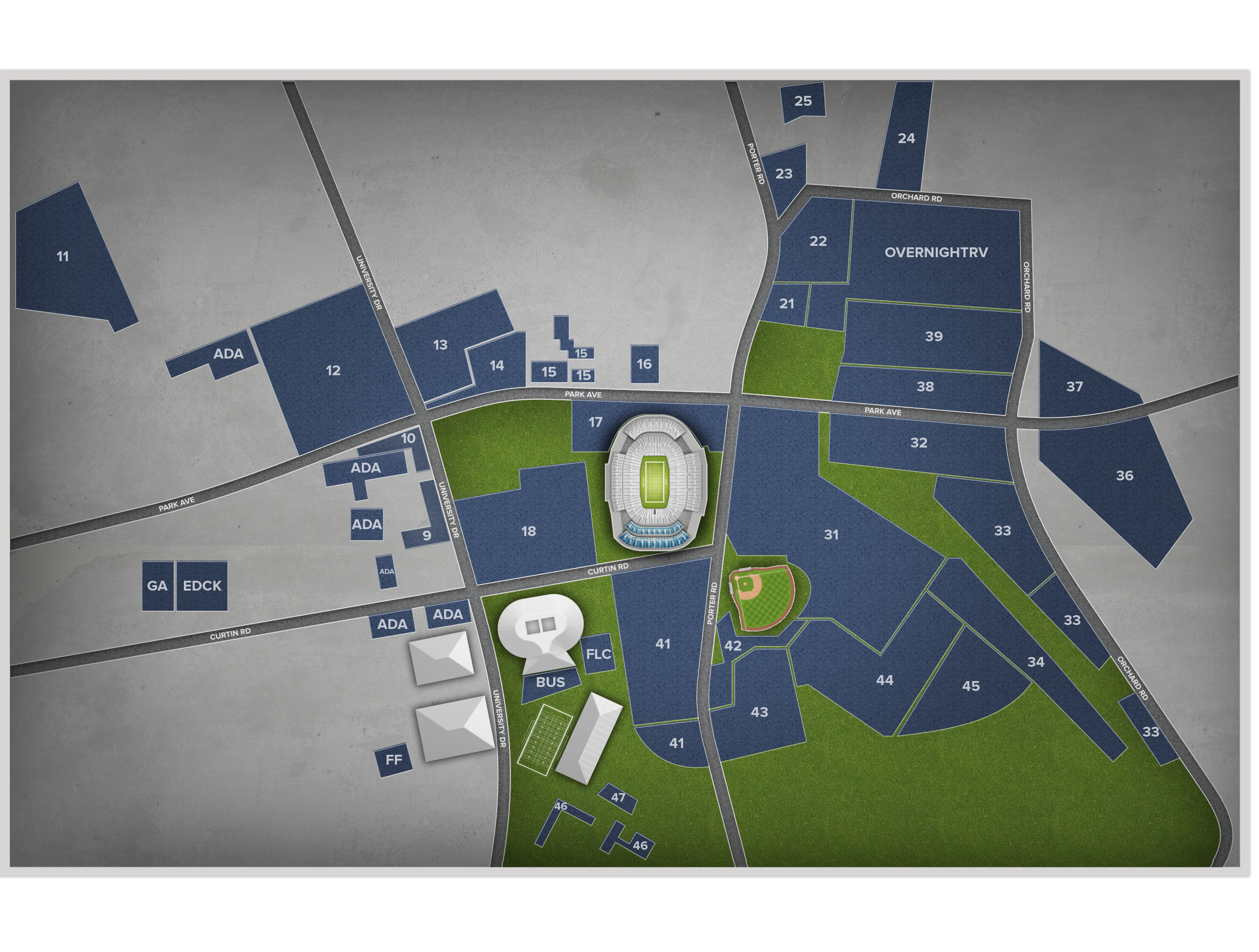Select the EDCK parking zone
The height and width of the screenshot is (952, 1259).
[x=202, y=586]
